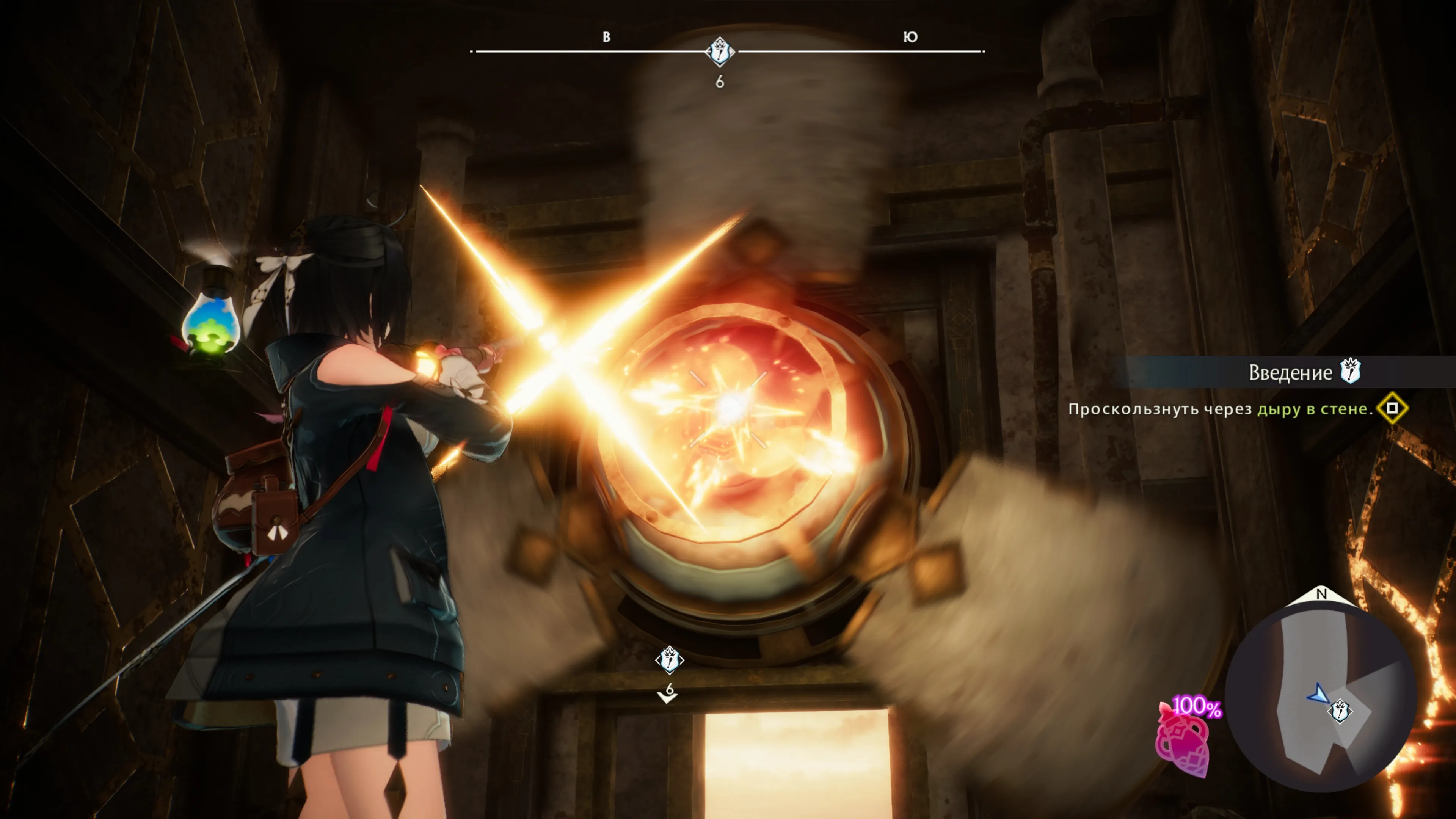The width and height of the screenshot is (1456, 819).
Task: Click the Введение quest tracker title
Action: pos(1290,372)
